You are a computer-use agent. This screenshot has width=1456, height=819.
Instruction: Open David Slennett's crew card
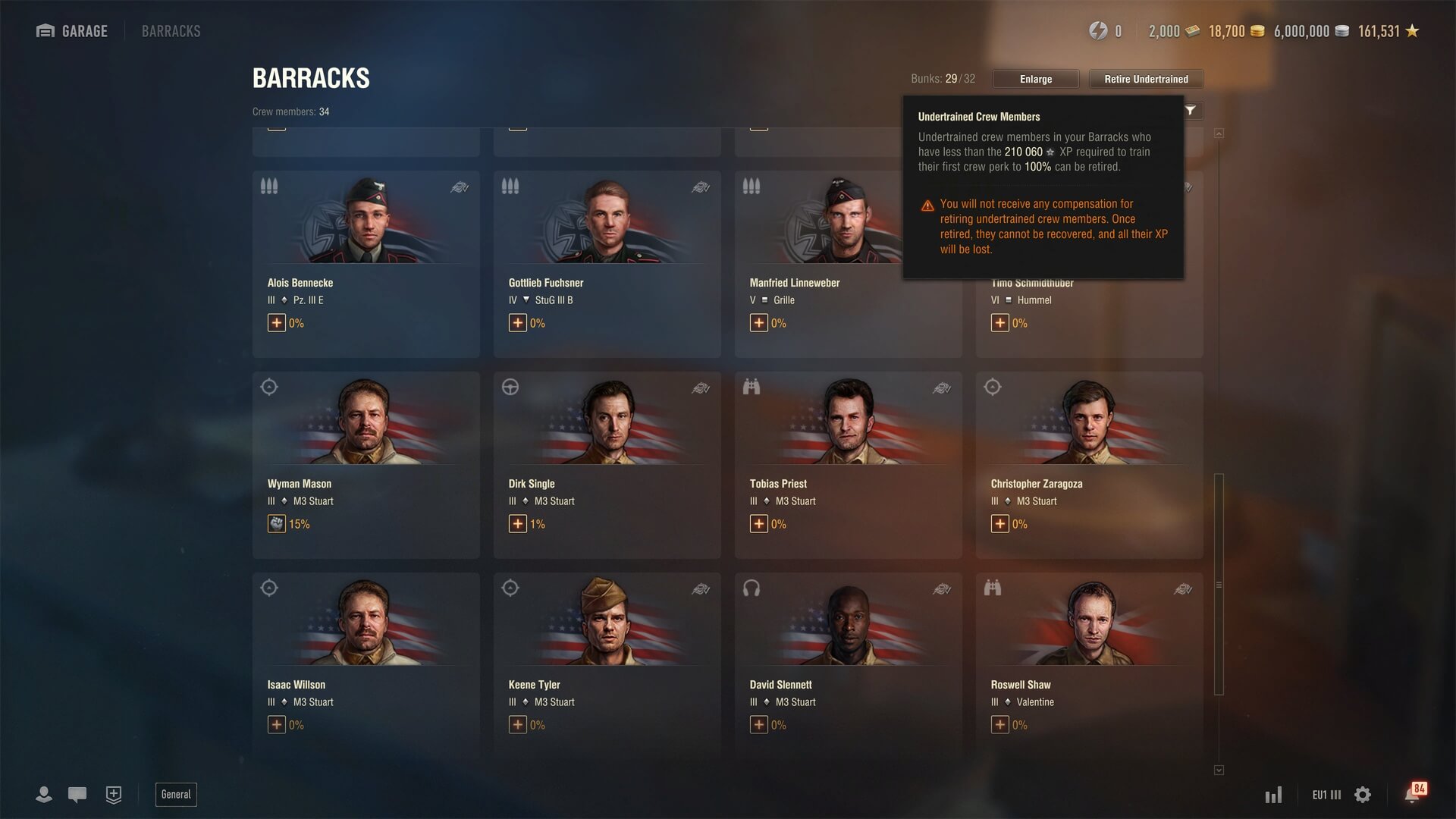(848, 665)
